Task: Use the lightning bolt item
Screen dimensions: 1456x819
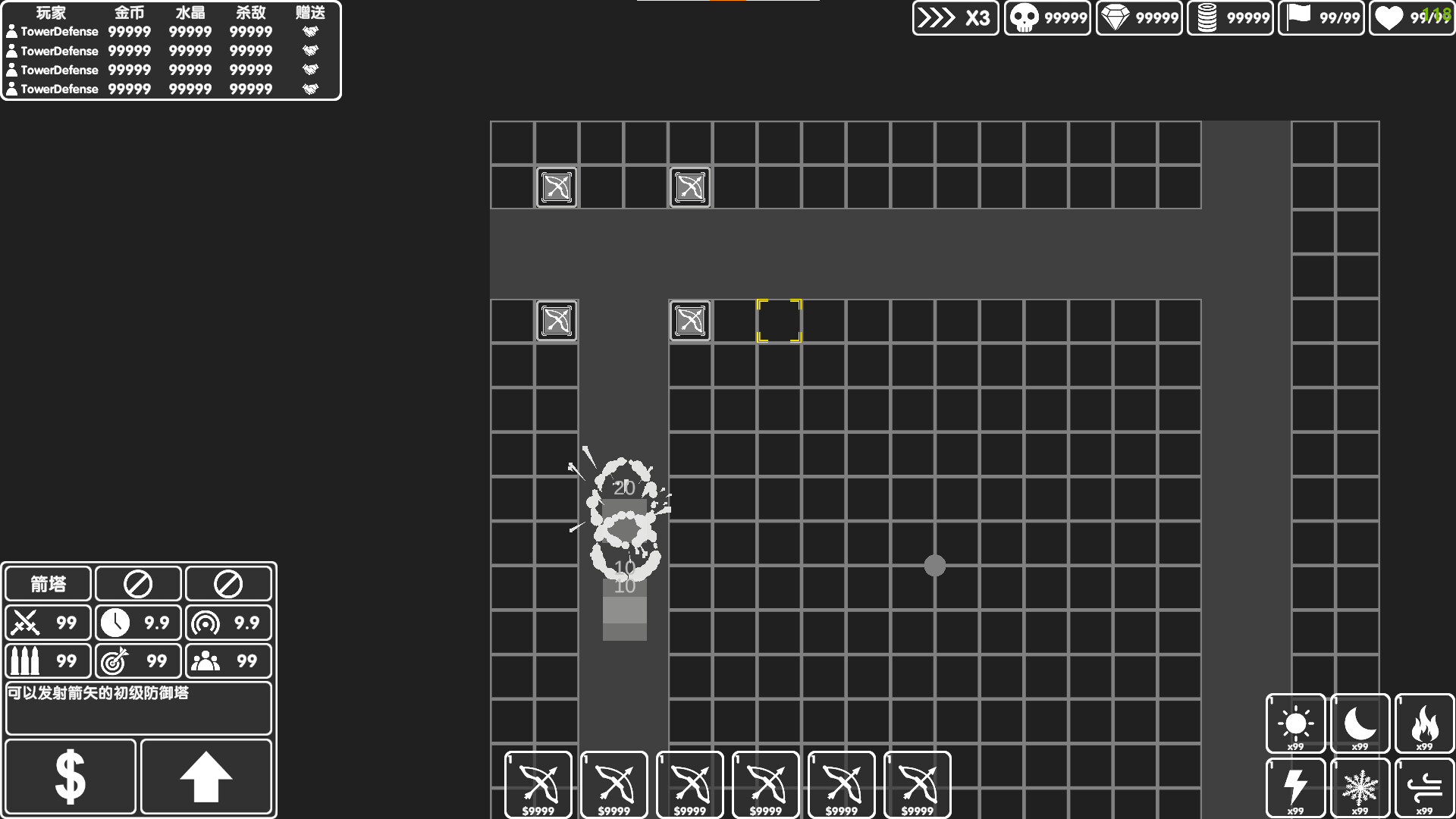Action: click(1295, 787)
